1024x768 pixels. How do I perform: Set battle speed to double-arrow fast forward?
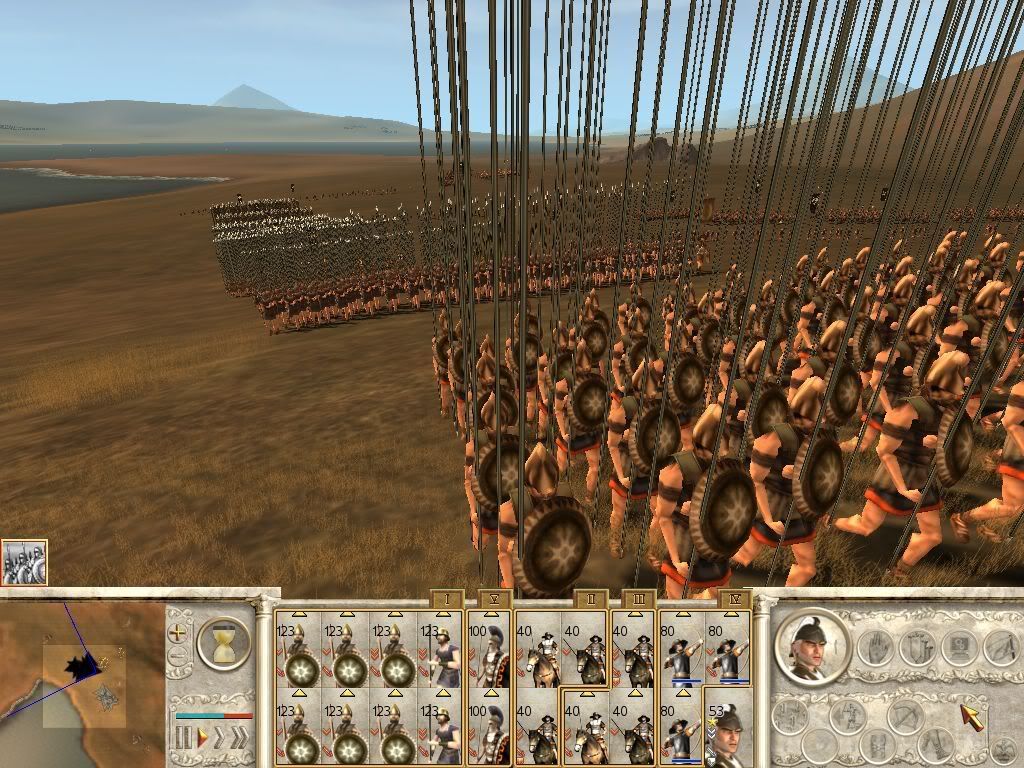[x=221, y=739]
